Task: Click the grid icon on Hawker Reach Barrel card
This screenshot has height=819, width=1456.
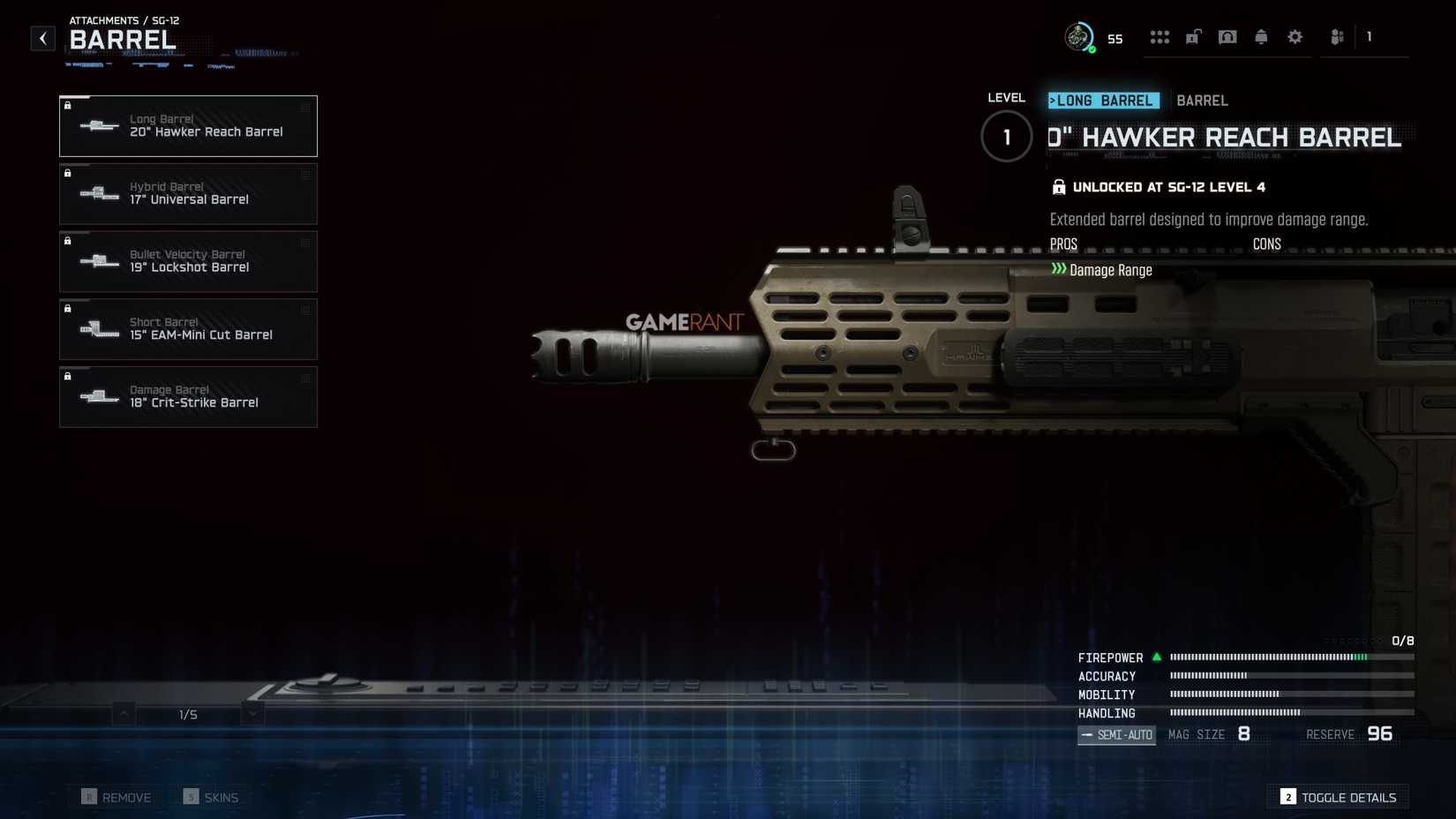Action: click(x=304, y=106)
